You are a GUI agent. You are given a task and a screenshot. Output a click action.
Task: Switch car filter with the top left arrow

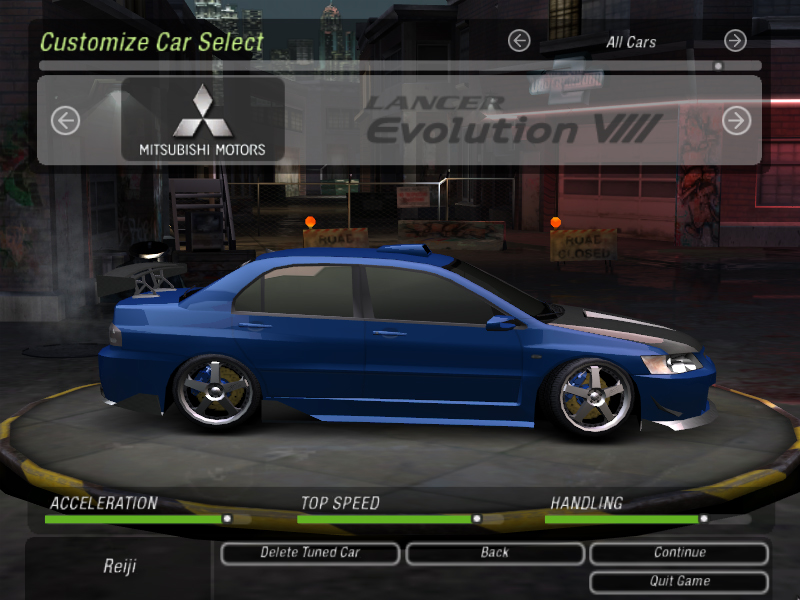[518, 41]
